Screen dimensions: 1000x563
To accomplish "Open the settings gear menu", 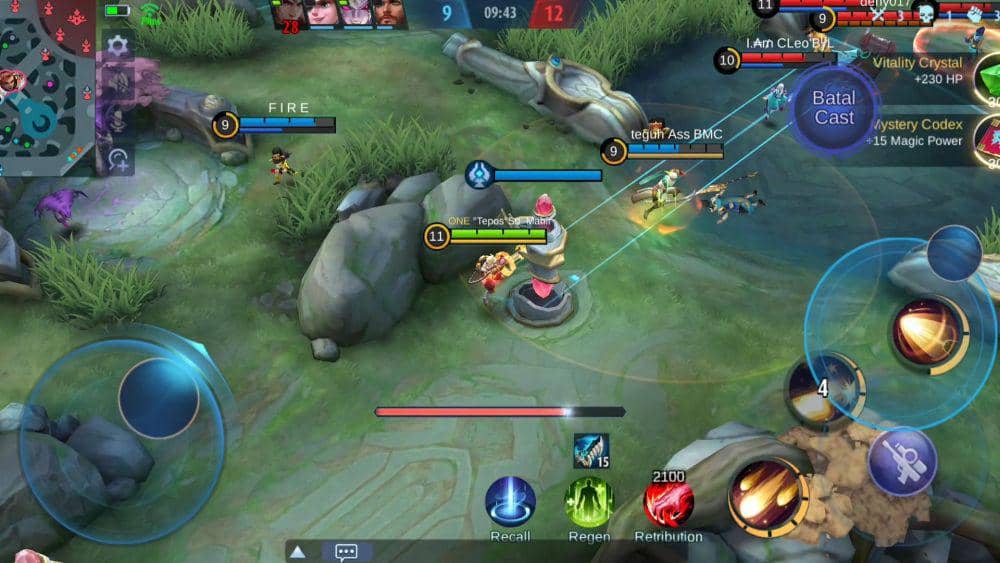I will coord(118,45).
